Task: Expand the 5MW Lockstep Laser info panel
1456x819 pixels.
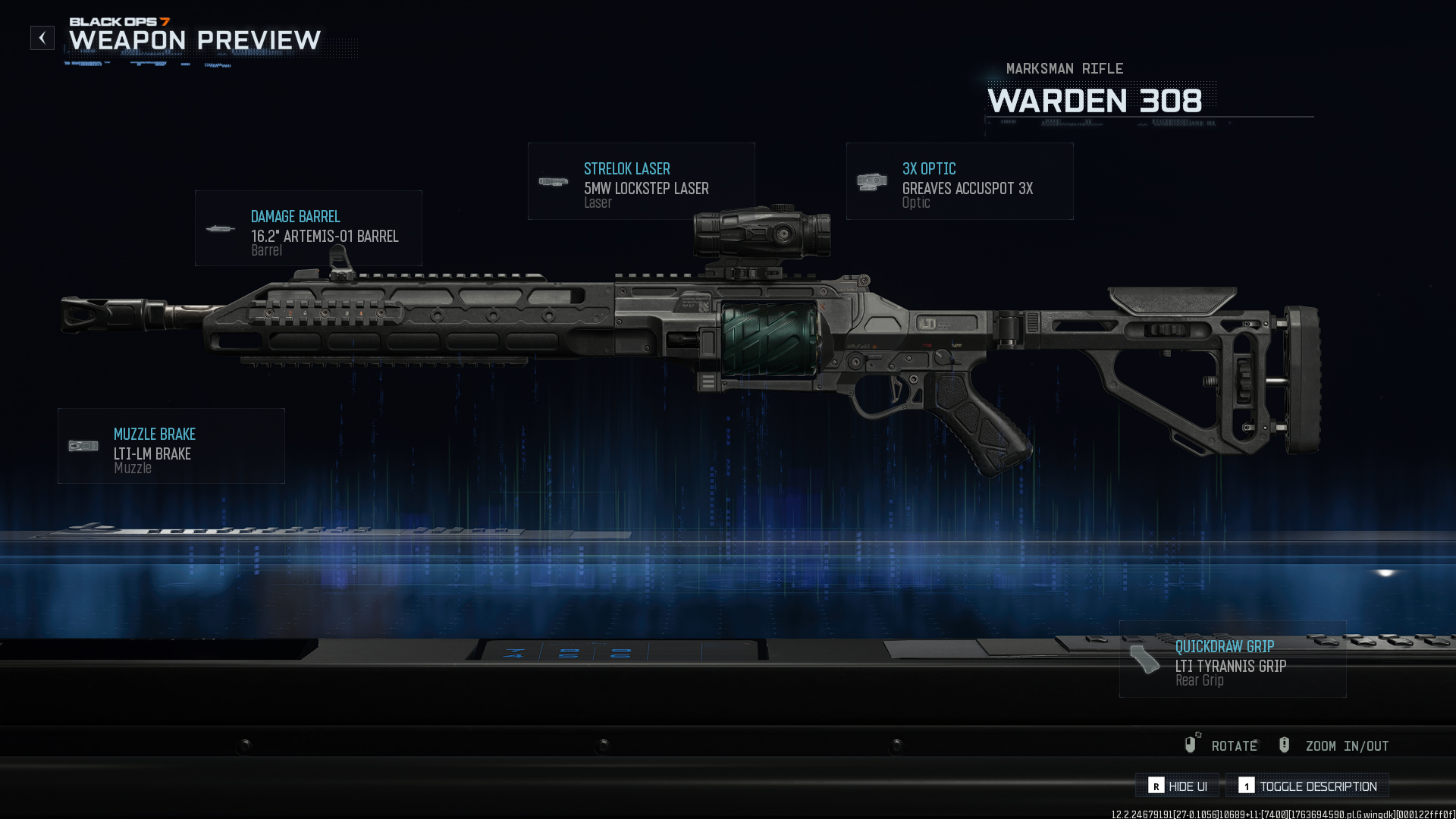Action: pyautogui.click(x=641, y=181)
